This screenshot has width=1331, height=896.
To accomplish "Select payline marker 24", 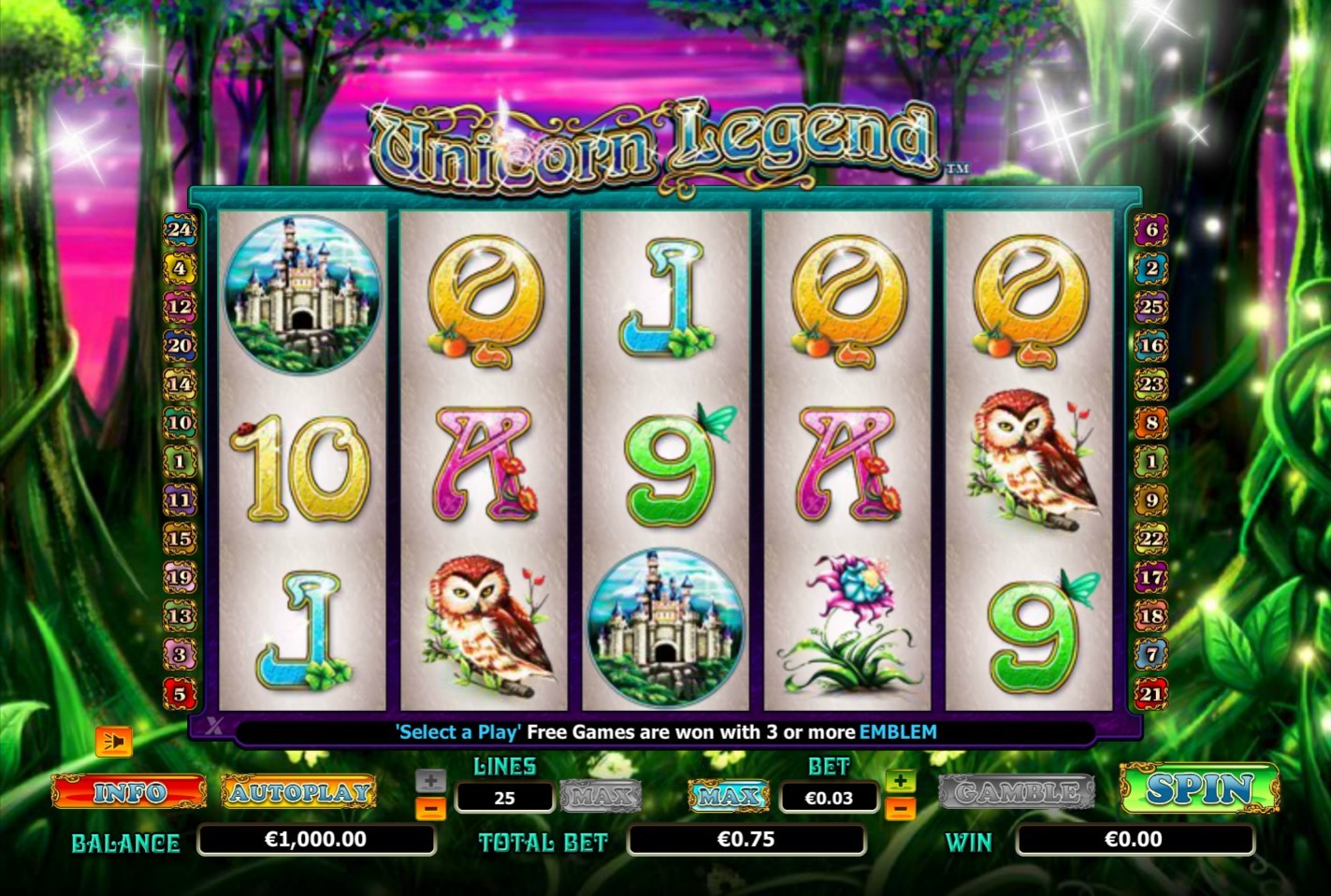I will [x=180, y=229].
